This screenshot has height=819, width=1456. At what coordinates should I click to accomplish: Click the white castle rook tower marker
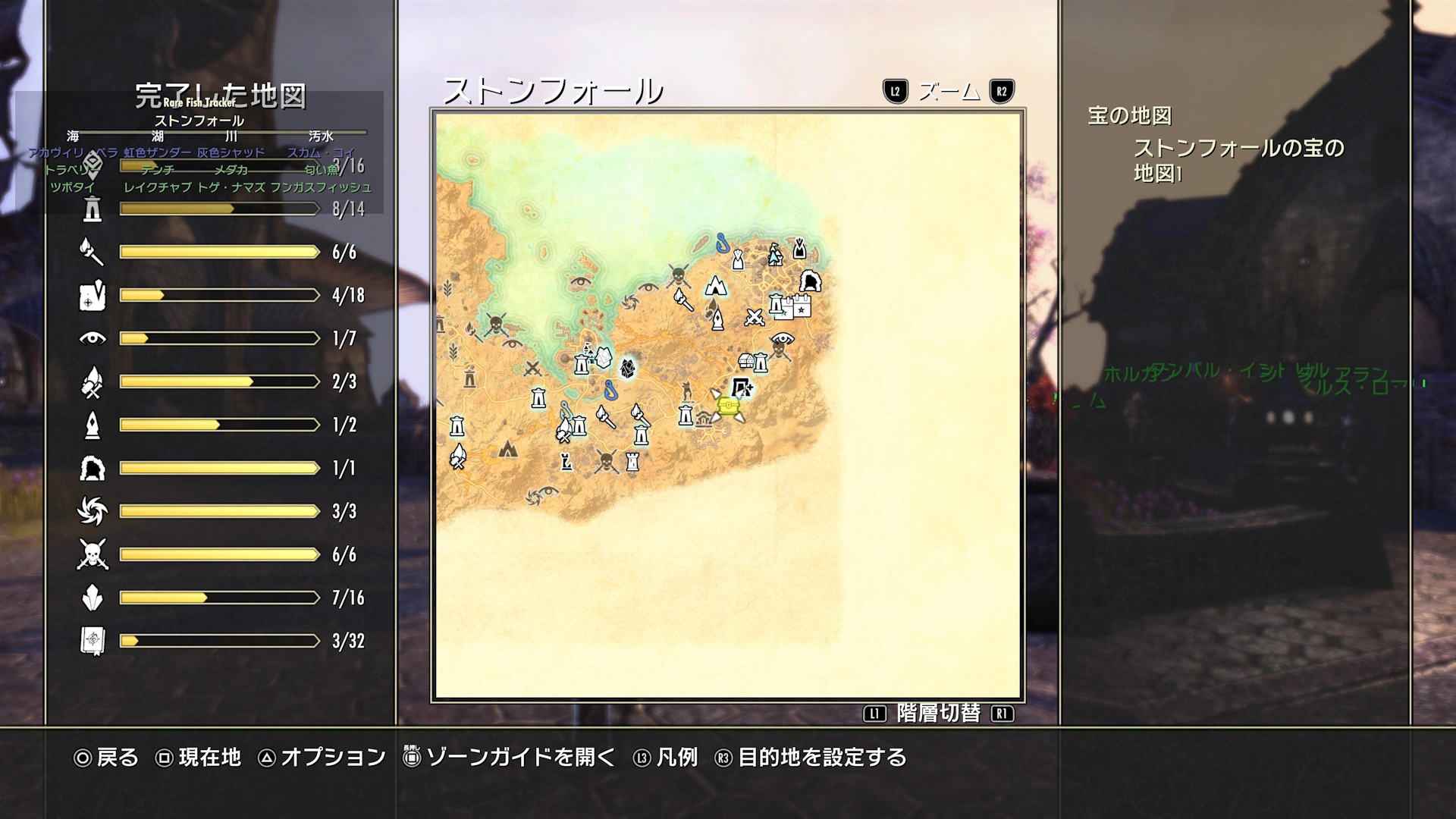(x=632, y=461)
